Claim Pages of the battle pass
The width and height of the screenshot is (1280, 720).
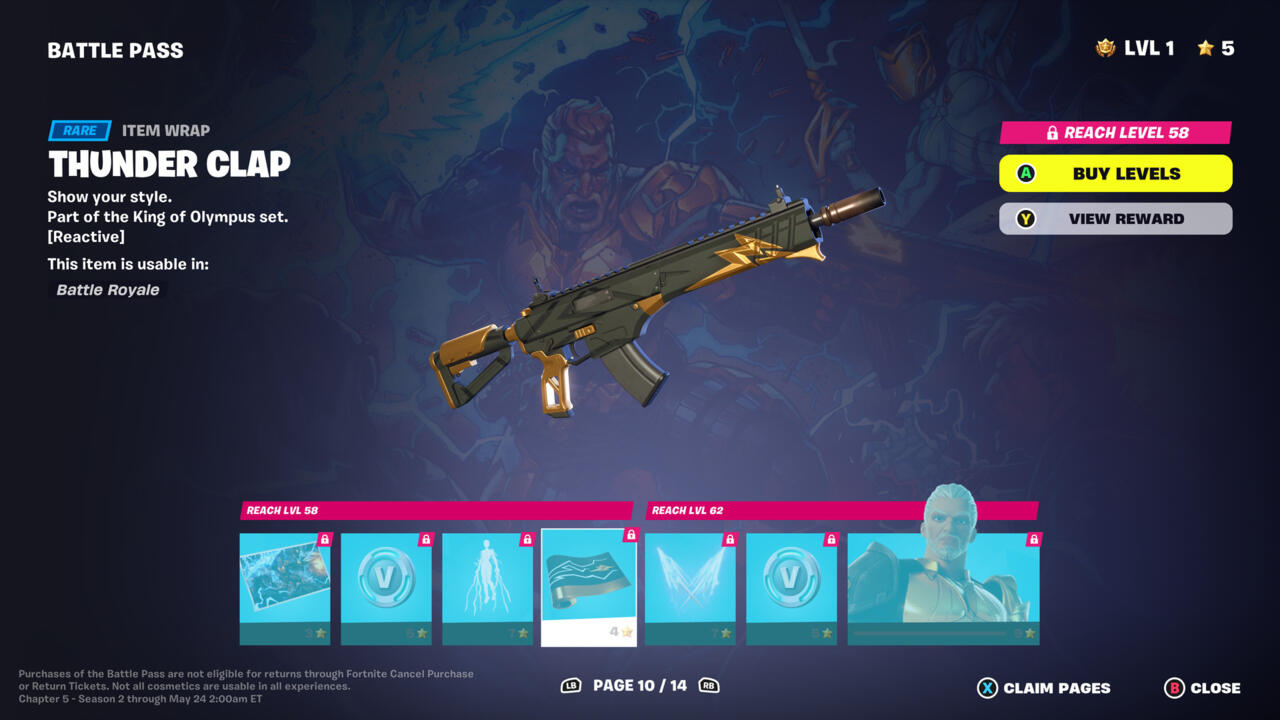click(x=1044, y=688)
